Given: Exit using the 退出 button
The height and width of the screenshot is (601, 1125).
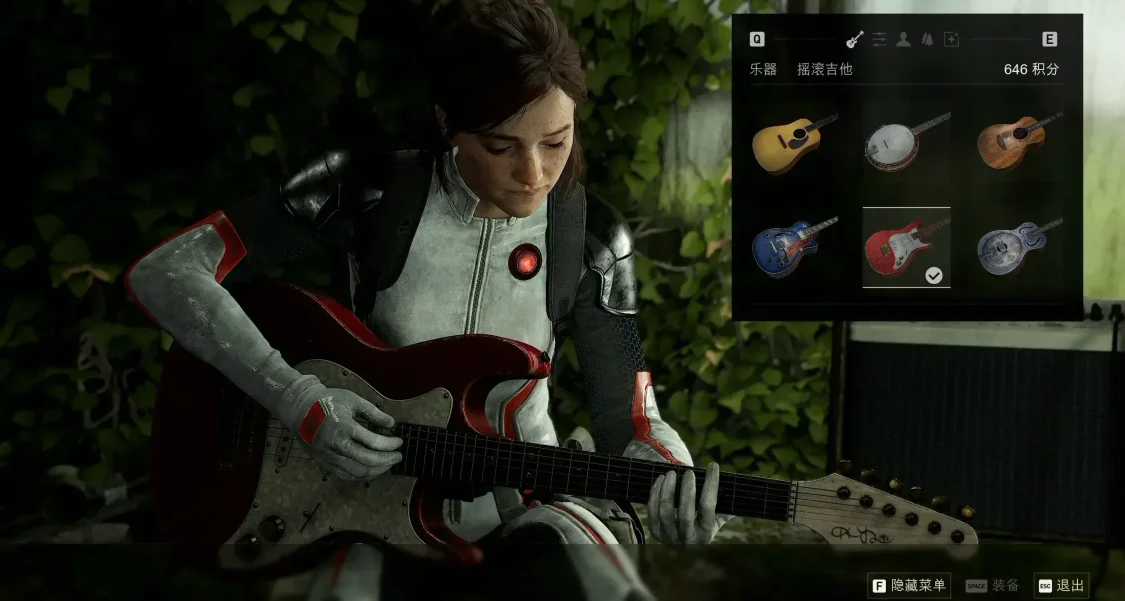Looking at the screenshot, I should click(x=1061, y=586).
